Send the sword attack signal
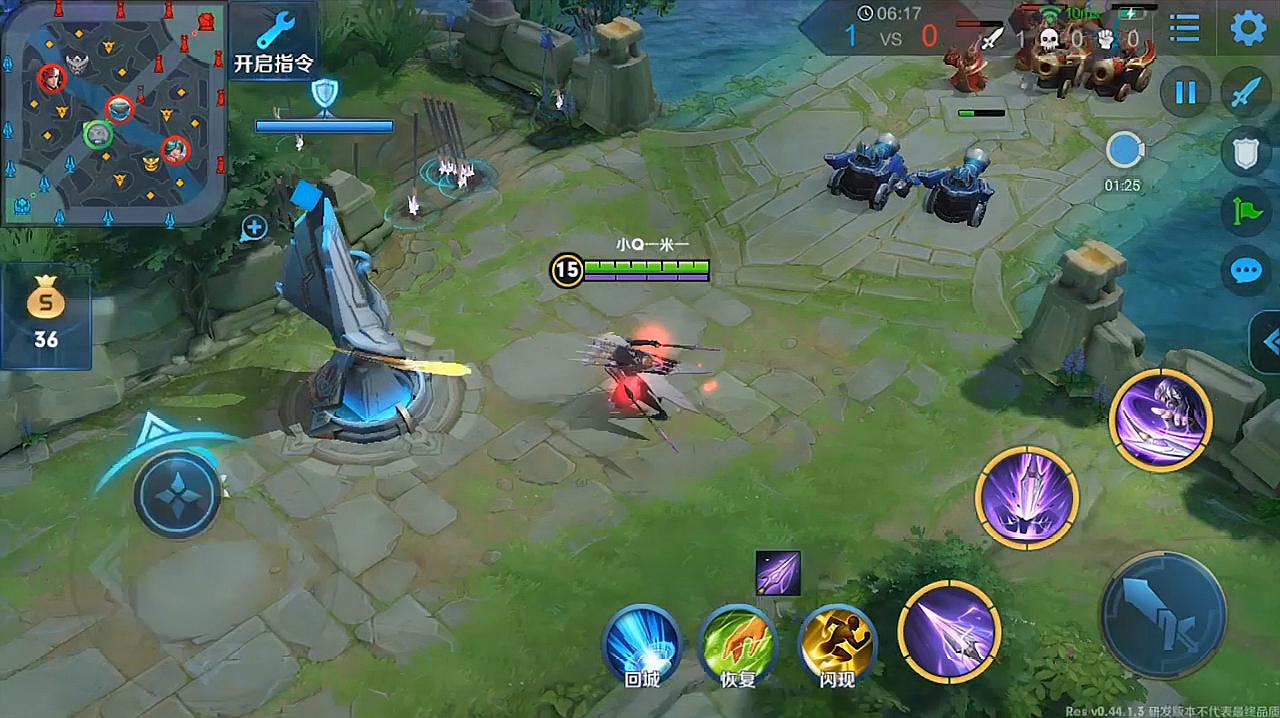This screenshot has width=1280, height=718. click(x=1246, y=93)
